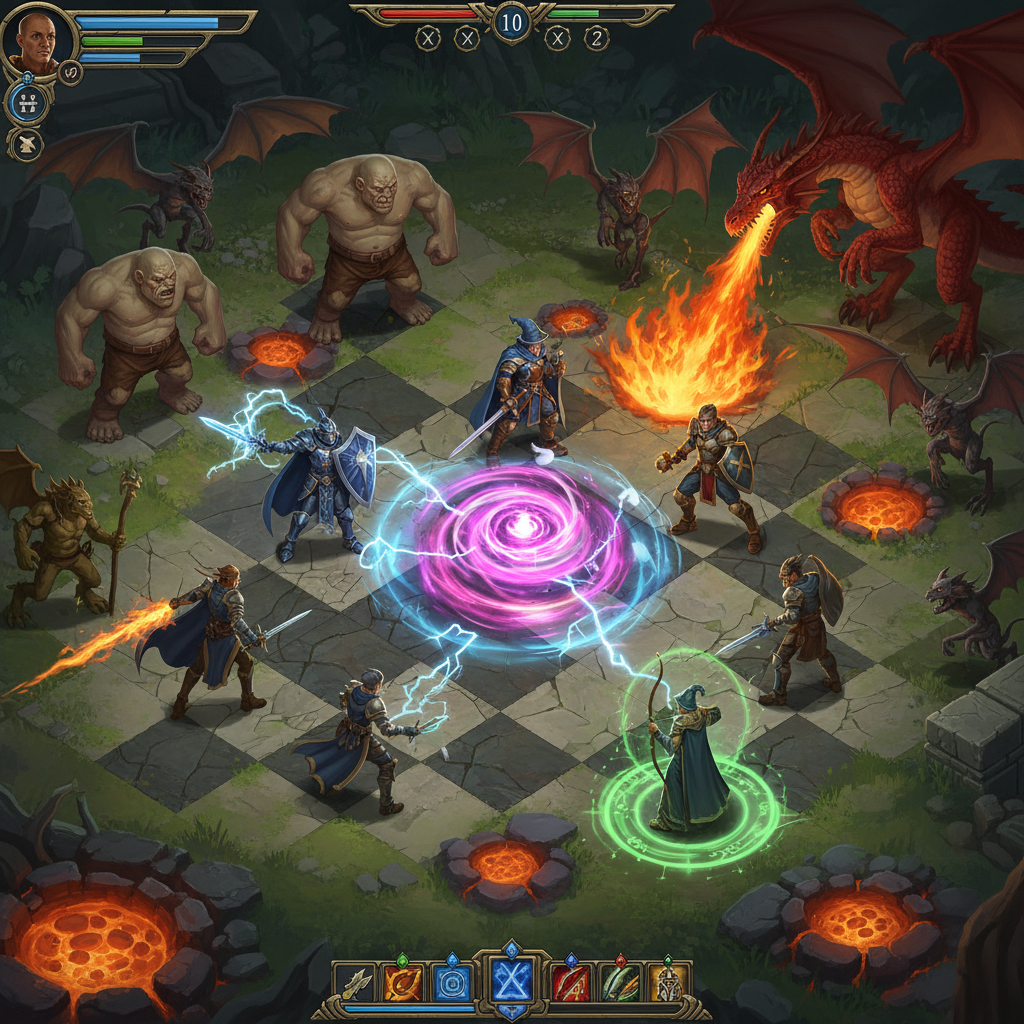This screenshot has width=1024, height=1024.
Task: Select the grey arrow bolt ability slot
Action: [x=355, y=984]
